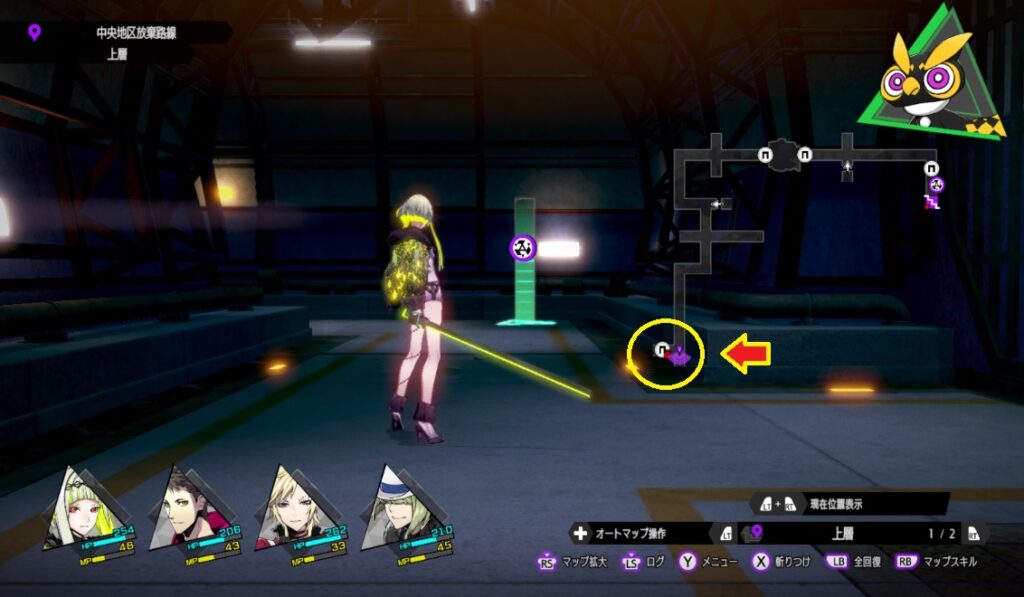Click the 中央地区放棄路線 location label

[x=128, y=33]
